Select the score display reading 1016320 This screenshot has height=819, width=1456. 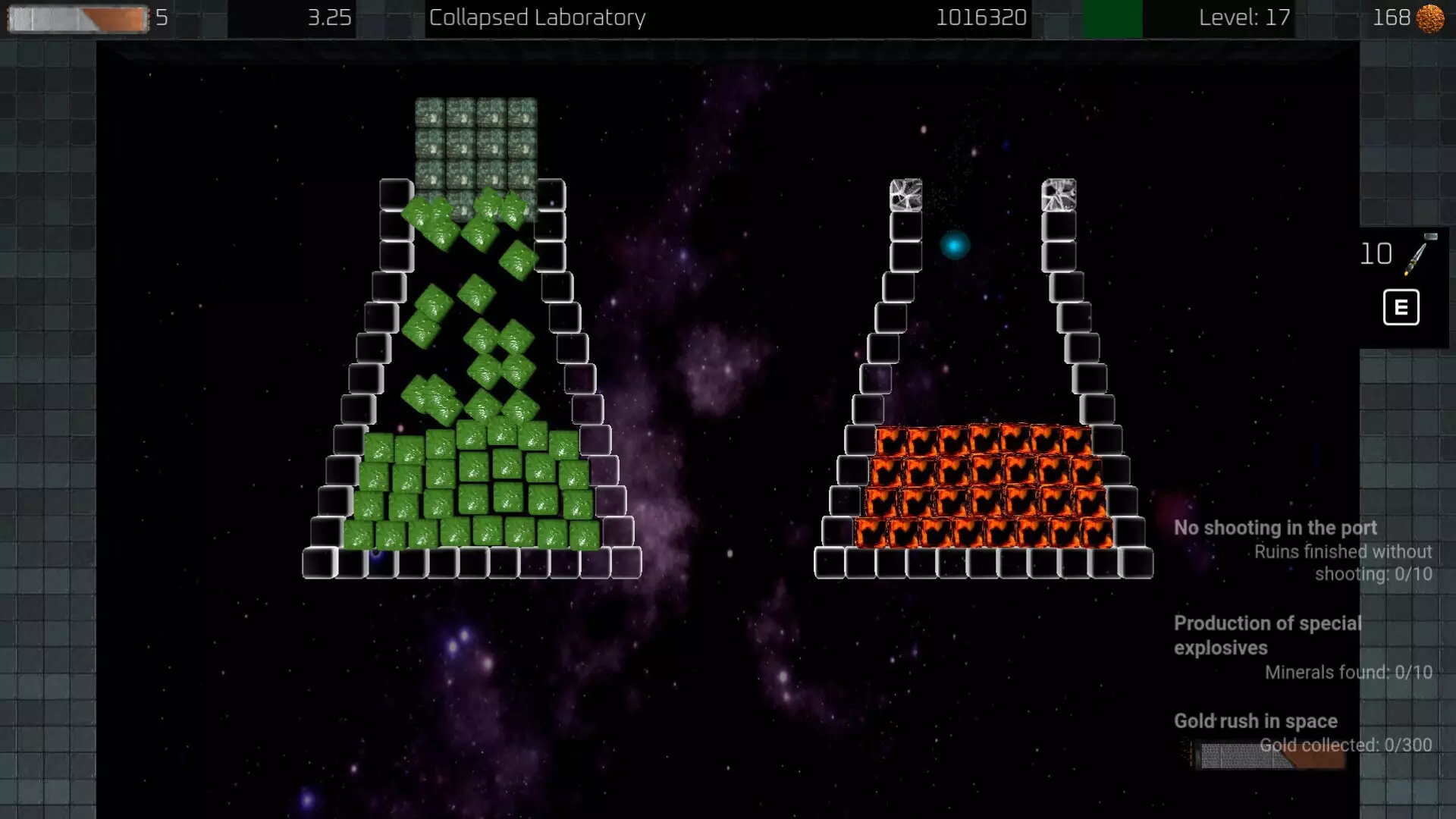click(x=981, y=17)
